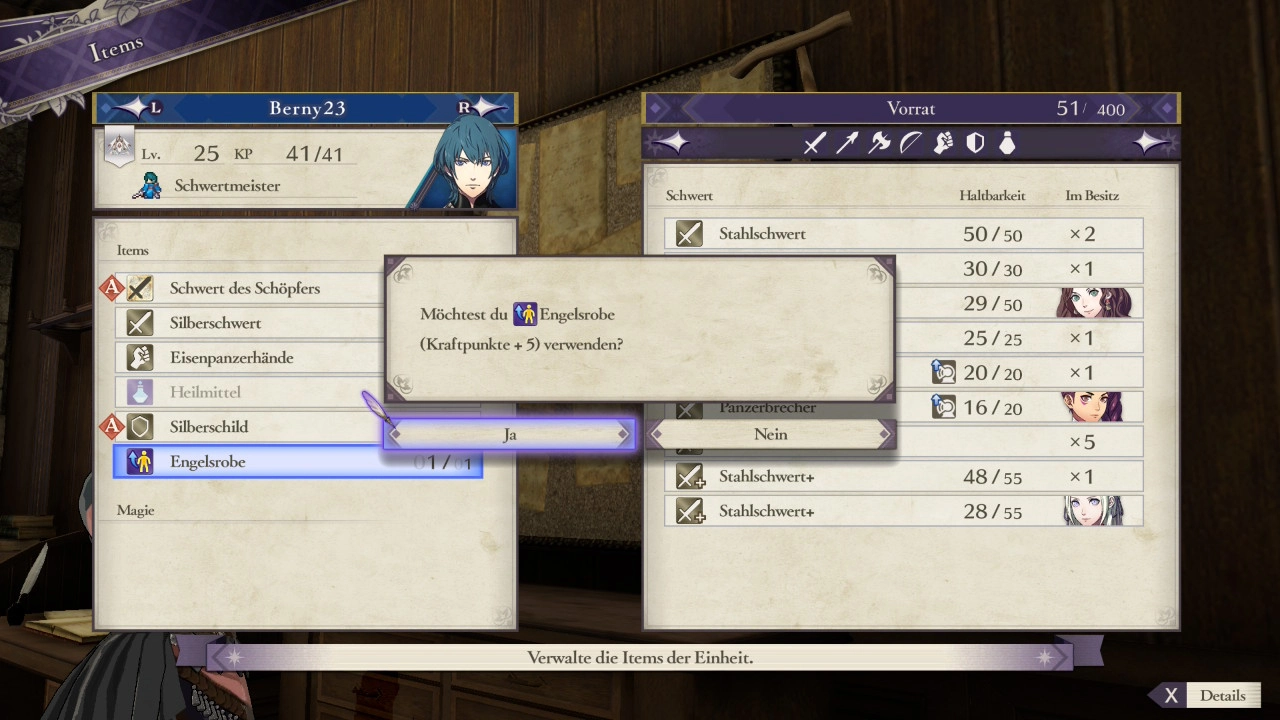Pick the greyed-out Heilmittel entry
The image size is (1280, 720).
tap(205, 392)
